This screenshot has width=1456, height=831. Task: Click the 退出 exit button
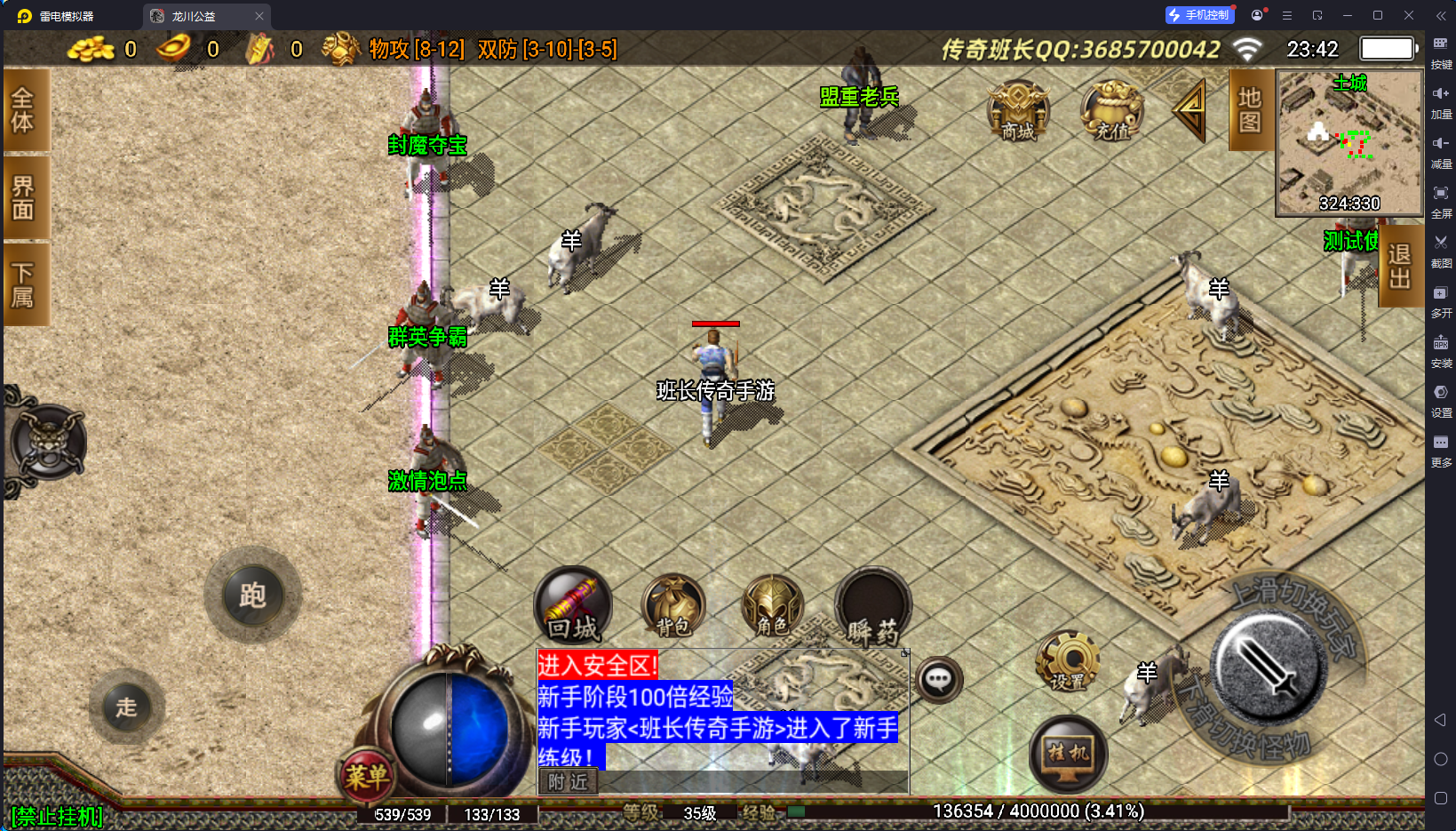tap(1399, 266)
